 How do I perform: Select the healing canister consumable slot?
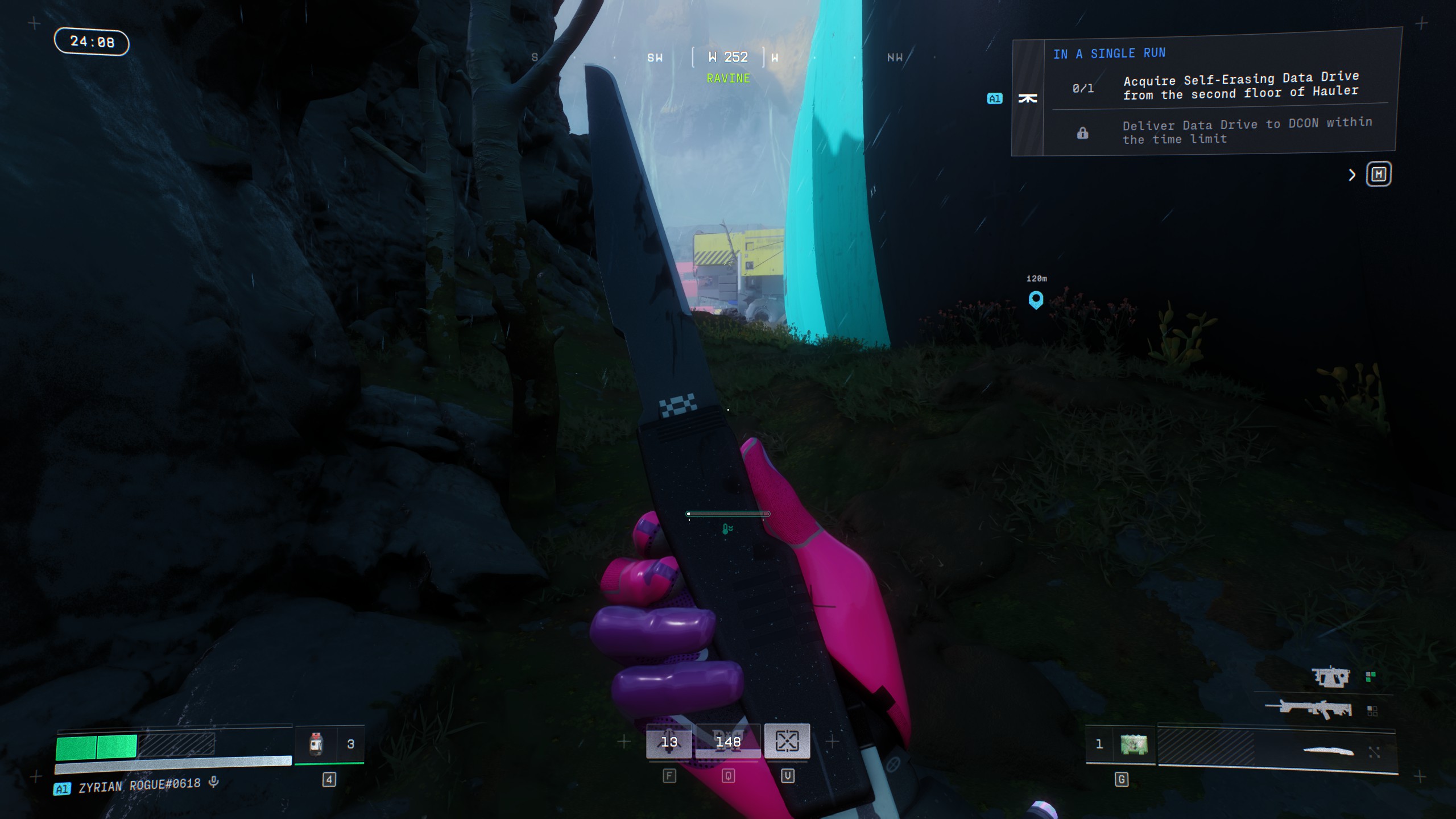click(x=316, y=744)
